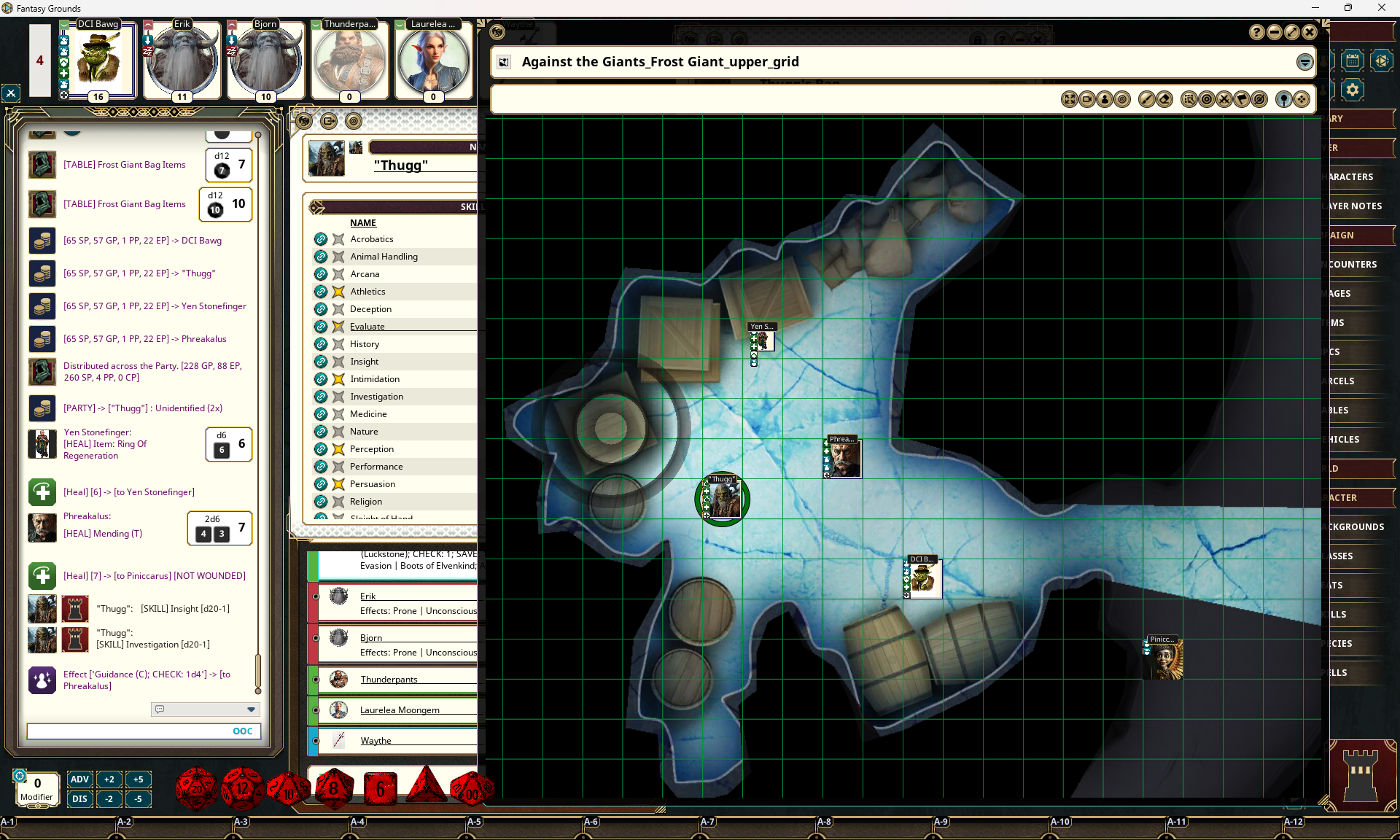1400x840 pixels.
Task: Select the red d6 die
Action: point(380,789)
